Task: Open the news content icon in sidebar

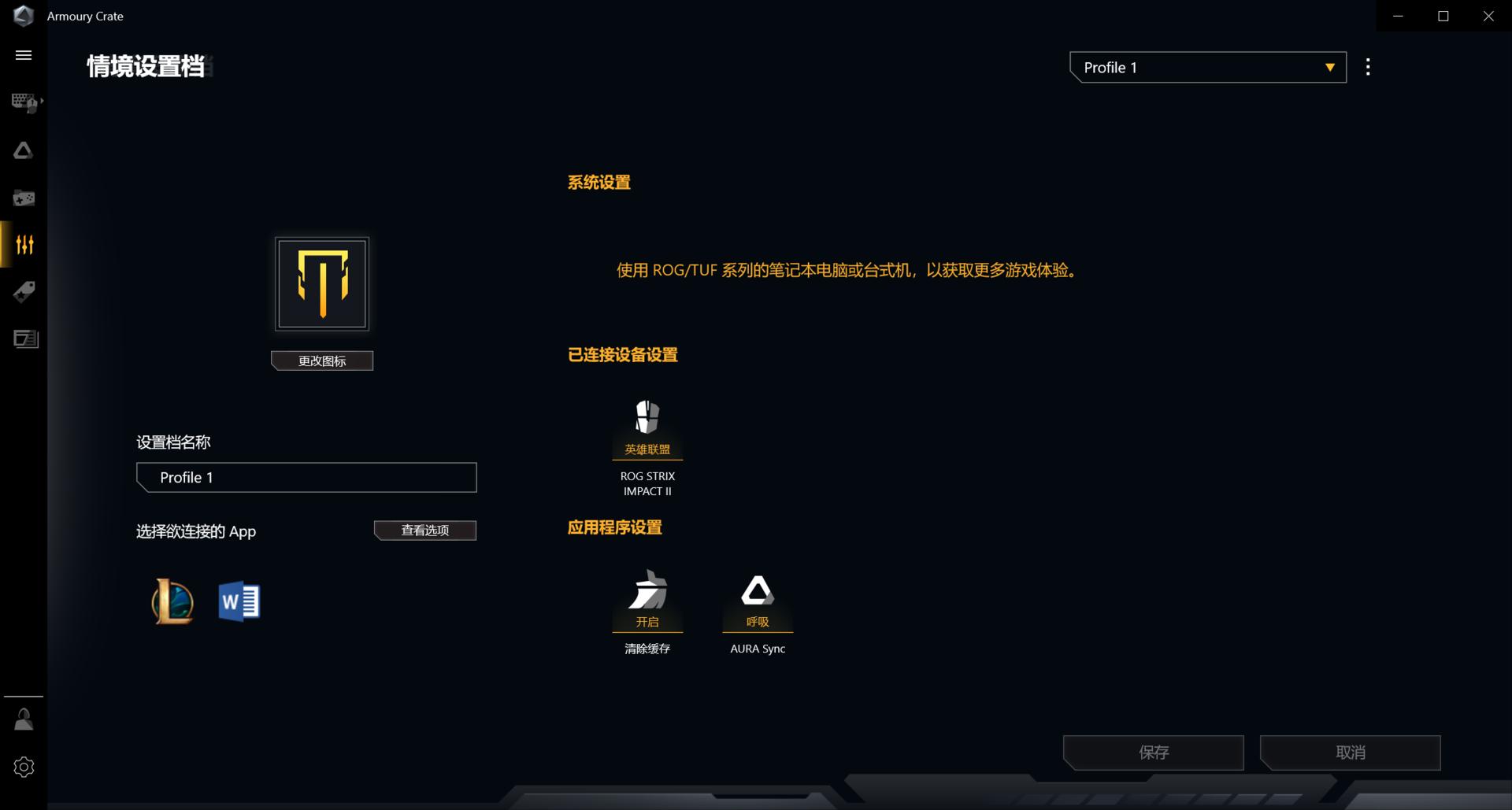Action: (x=24, y=338)
